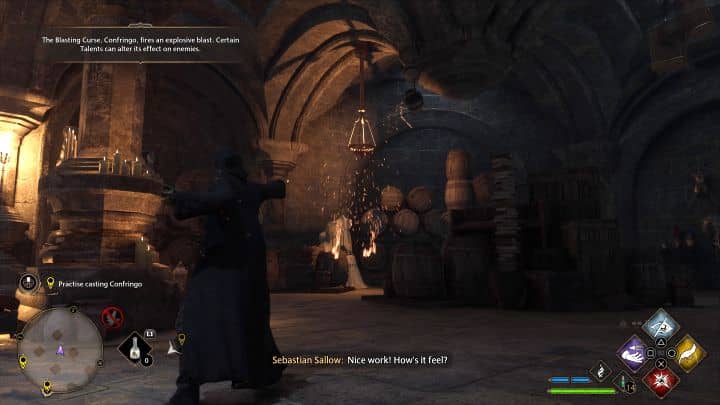Click the red crossed-out bird icon
The height and width of the screenshot is (405, 720).
pos(113,318)
